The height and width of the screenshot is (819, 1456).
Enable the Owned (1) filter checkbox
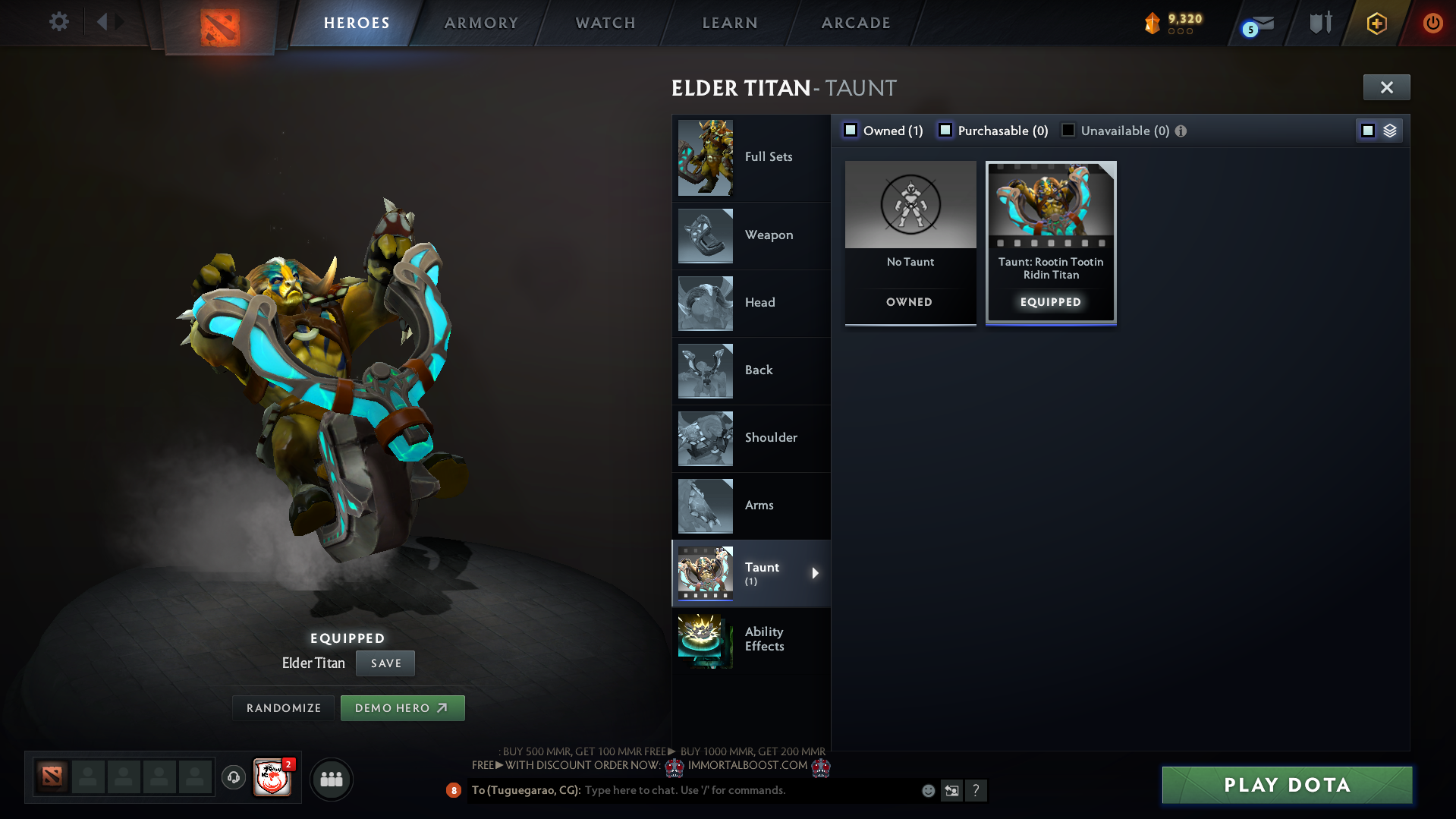851,130
